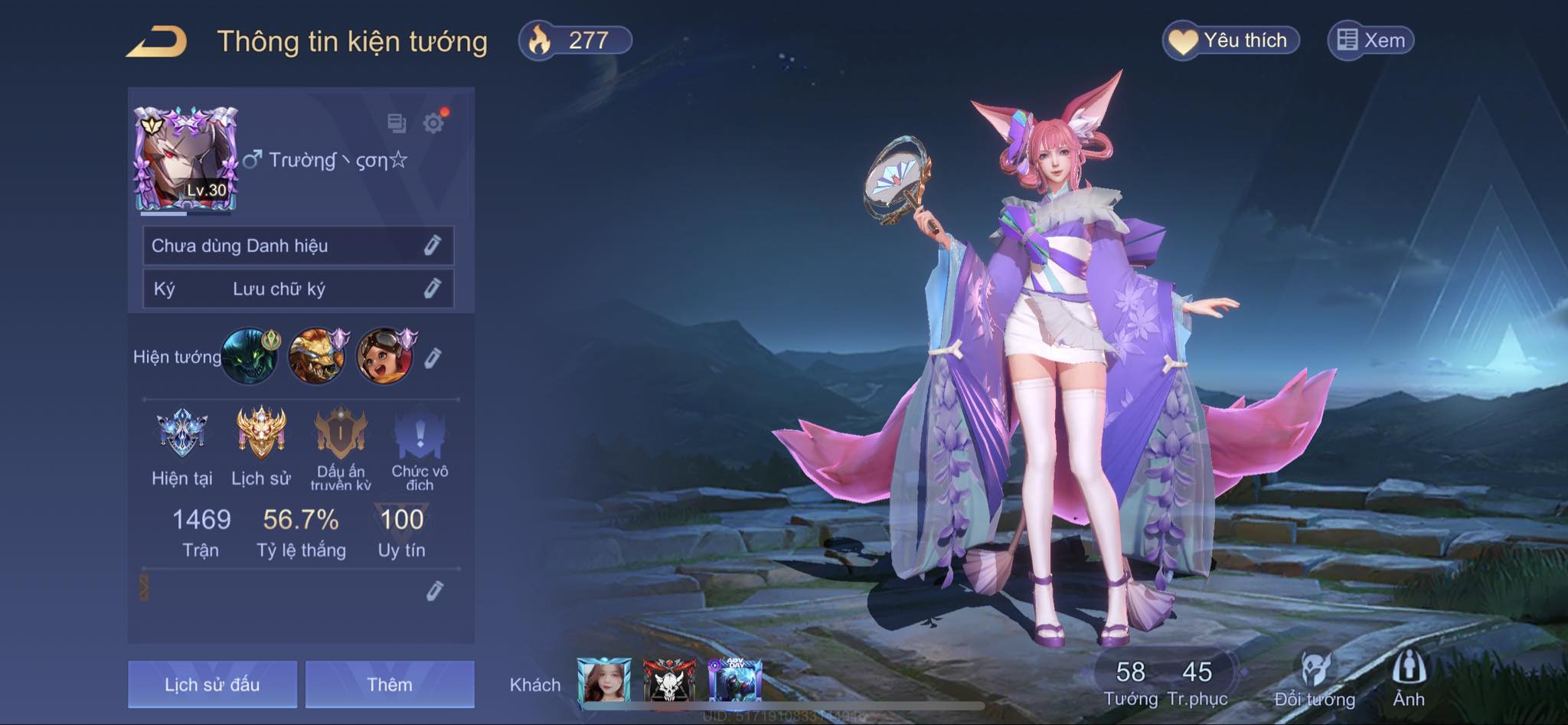The height and width of the screenshot is (725, 1568).
Task: Edit the Danh hiệu title field
Action: (432, 246)
